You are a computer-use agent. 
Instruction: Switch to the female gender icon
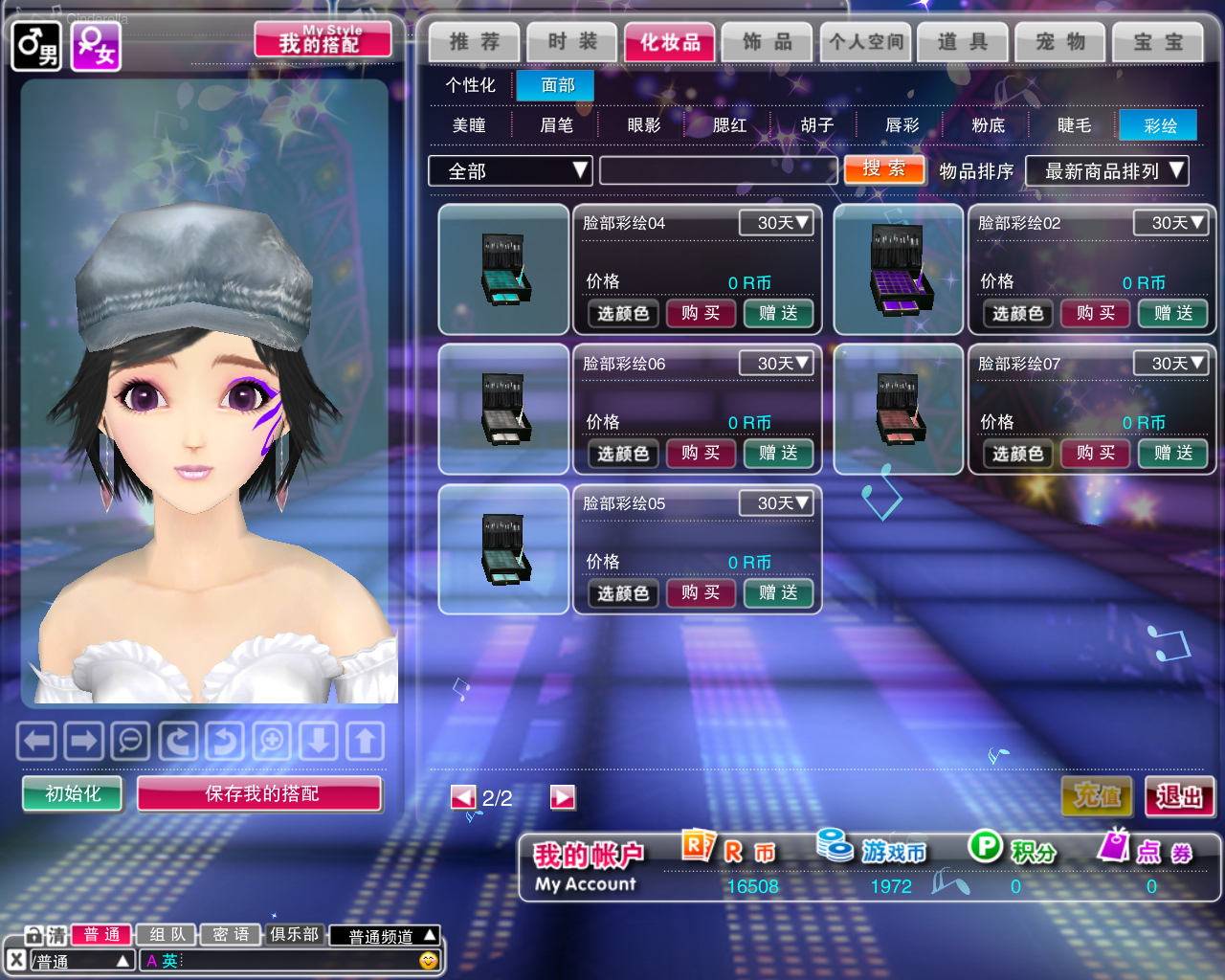[x=95, y=46]
